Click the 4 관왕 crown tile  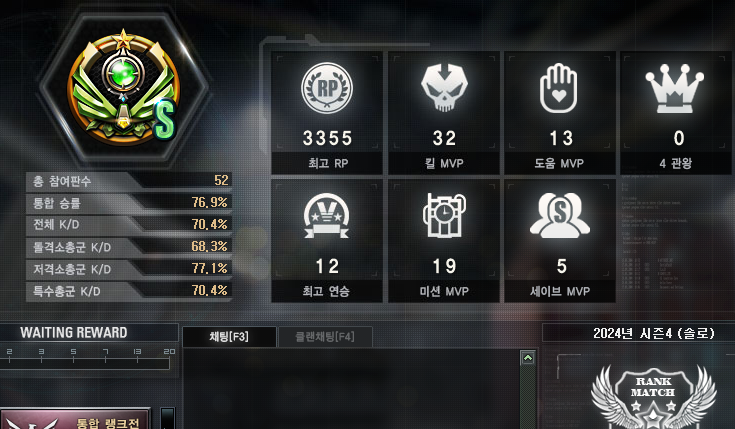pos(677,111)
